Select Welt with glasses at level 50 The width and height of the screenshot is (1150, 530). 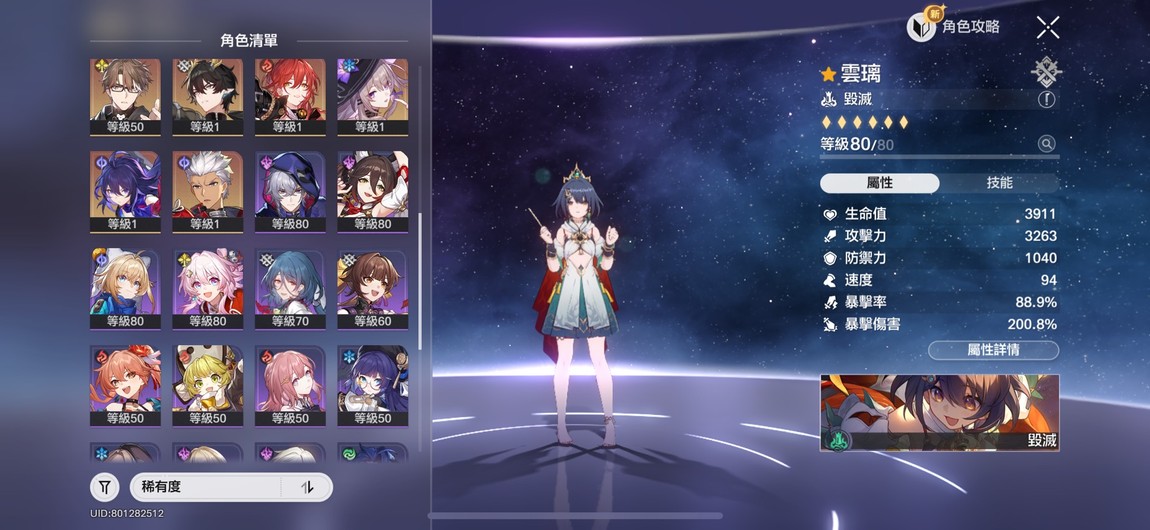[125, 96]
